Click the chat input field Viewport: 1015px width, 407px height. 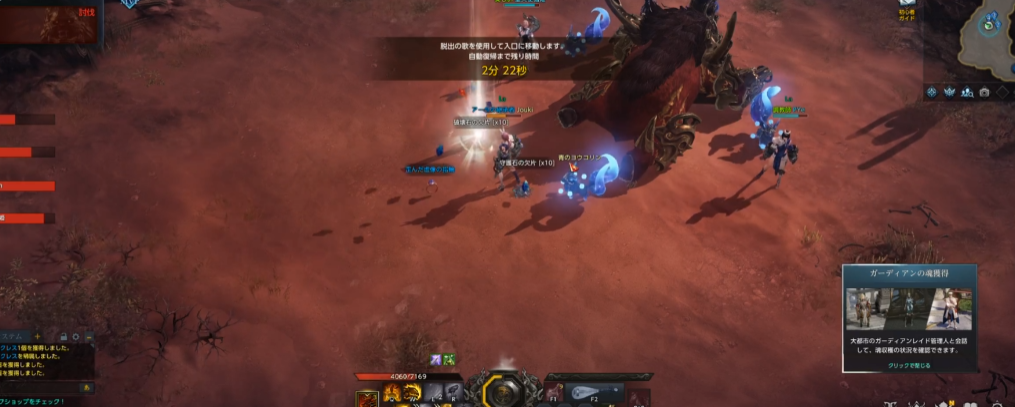click(38, 387)
